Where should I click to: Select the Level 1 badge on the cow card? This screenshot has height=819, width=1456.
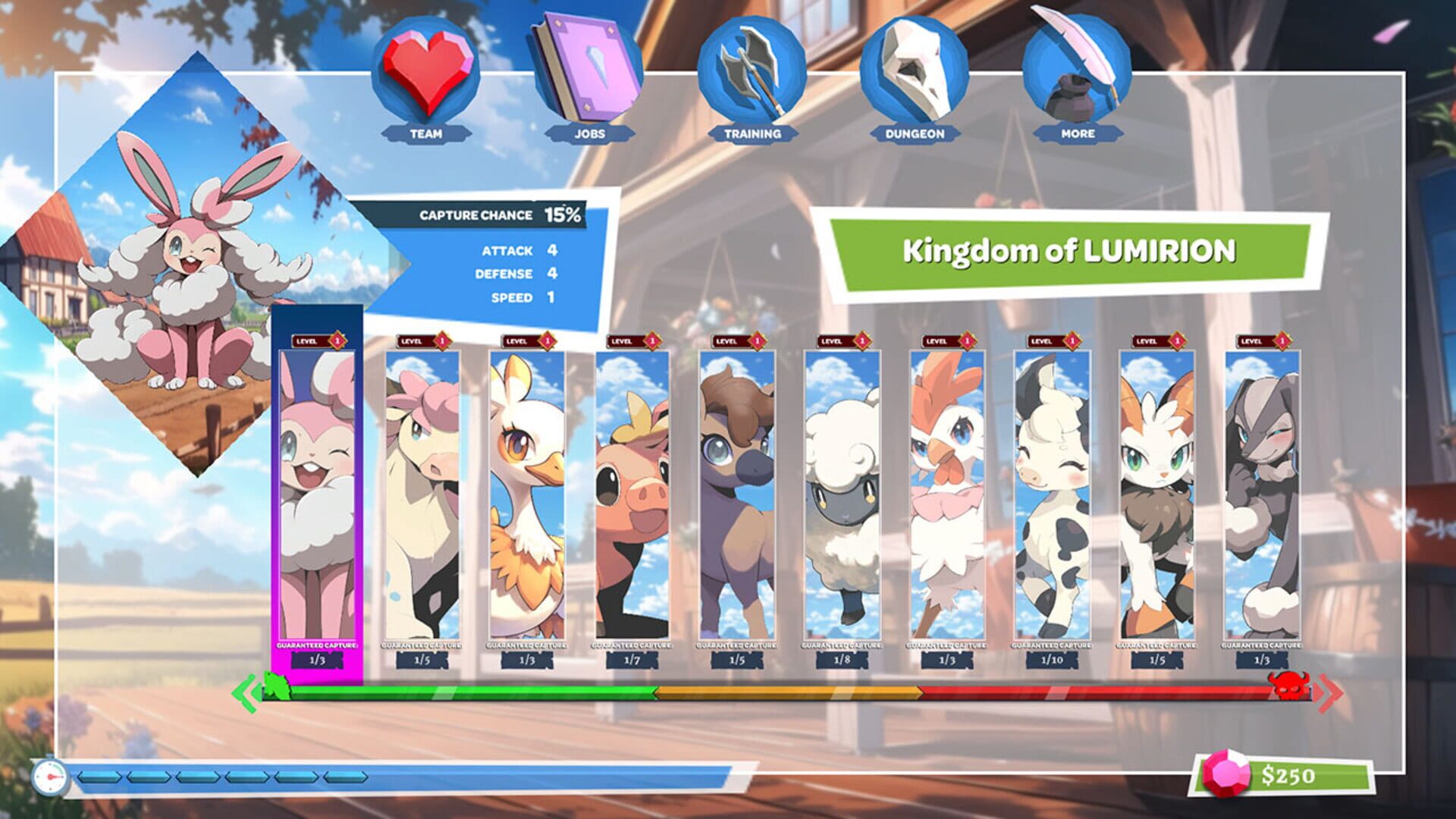[1046, 343]
